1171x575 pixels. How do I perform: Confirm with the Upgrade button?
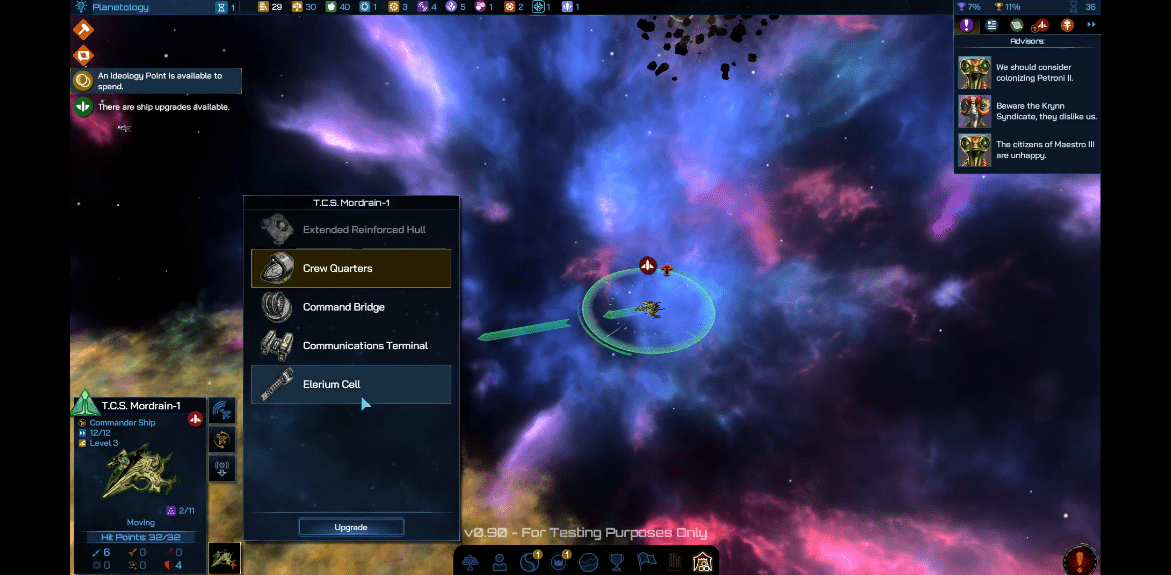point(351,527)
